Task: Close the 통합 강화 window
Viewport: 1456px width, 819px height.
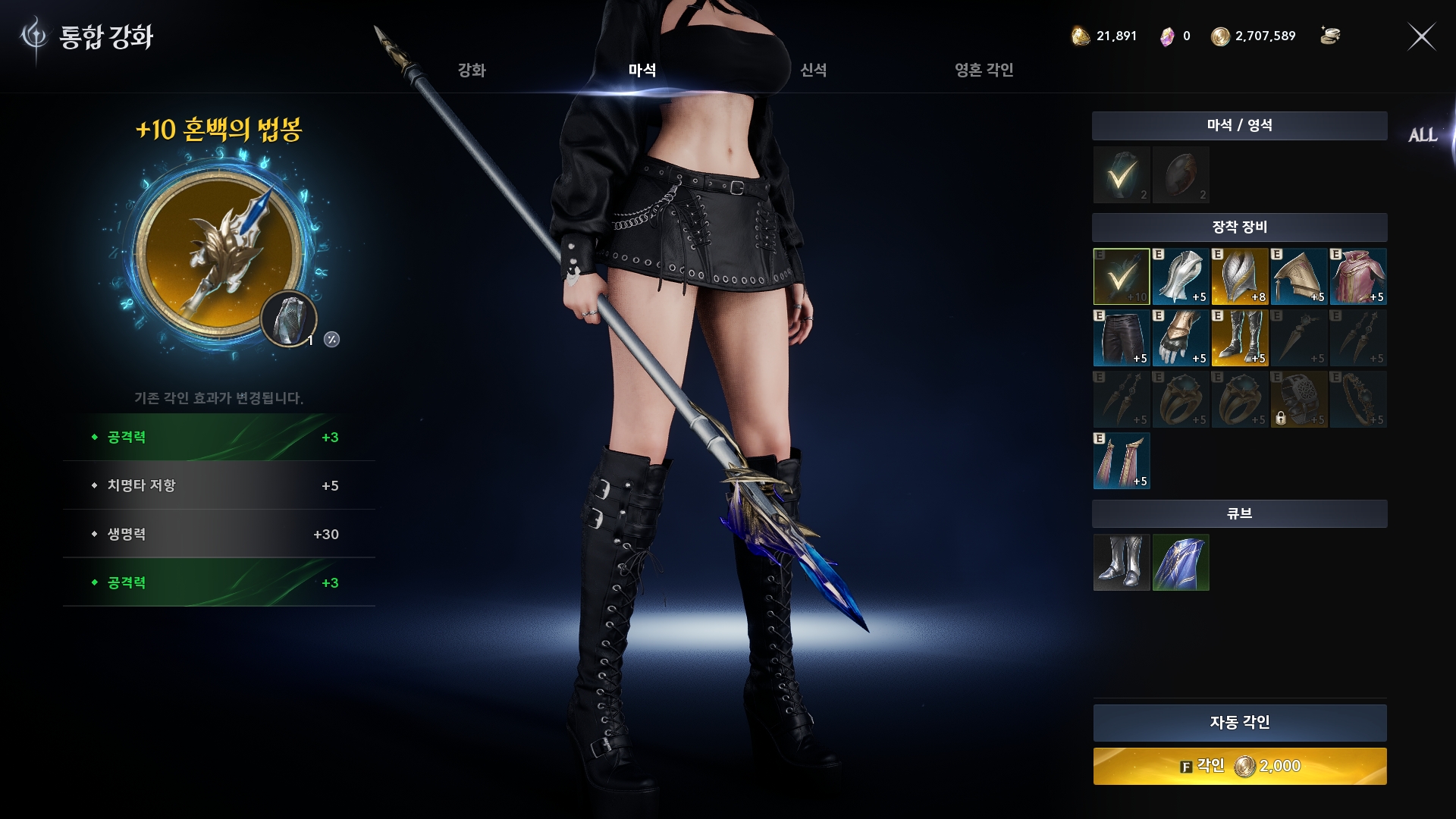Action: 1421,36
